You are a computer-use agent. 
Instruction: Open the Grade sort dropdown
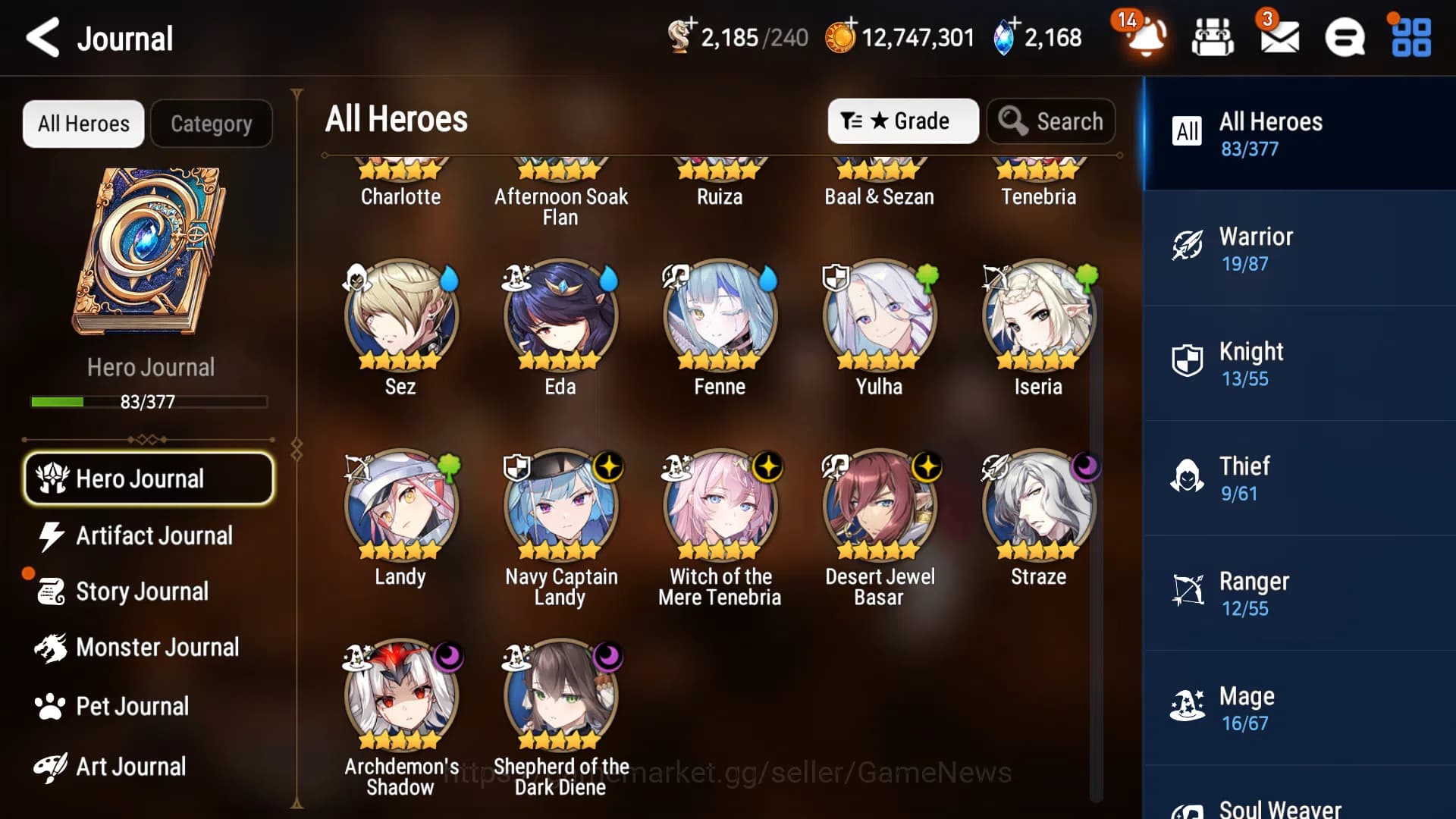pyautogui.click(x=902, y=121)
